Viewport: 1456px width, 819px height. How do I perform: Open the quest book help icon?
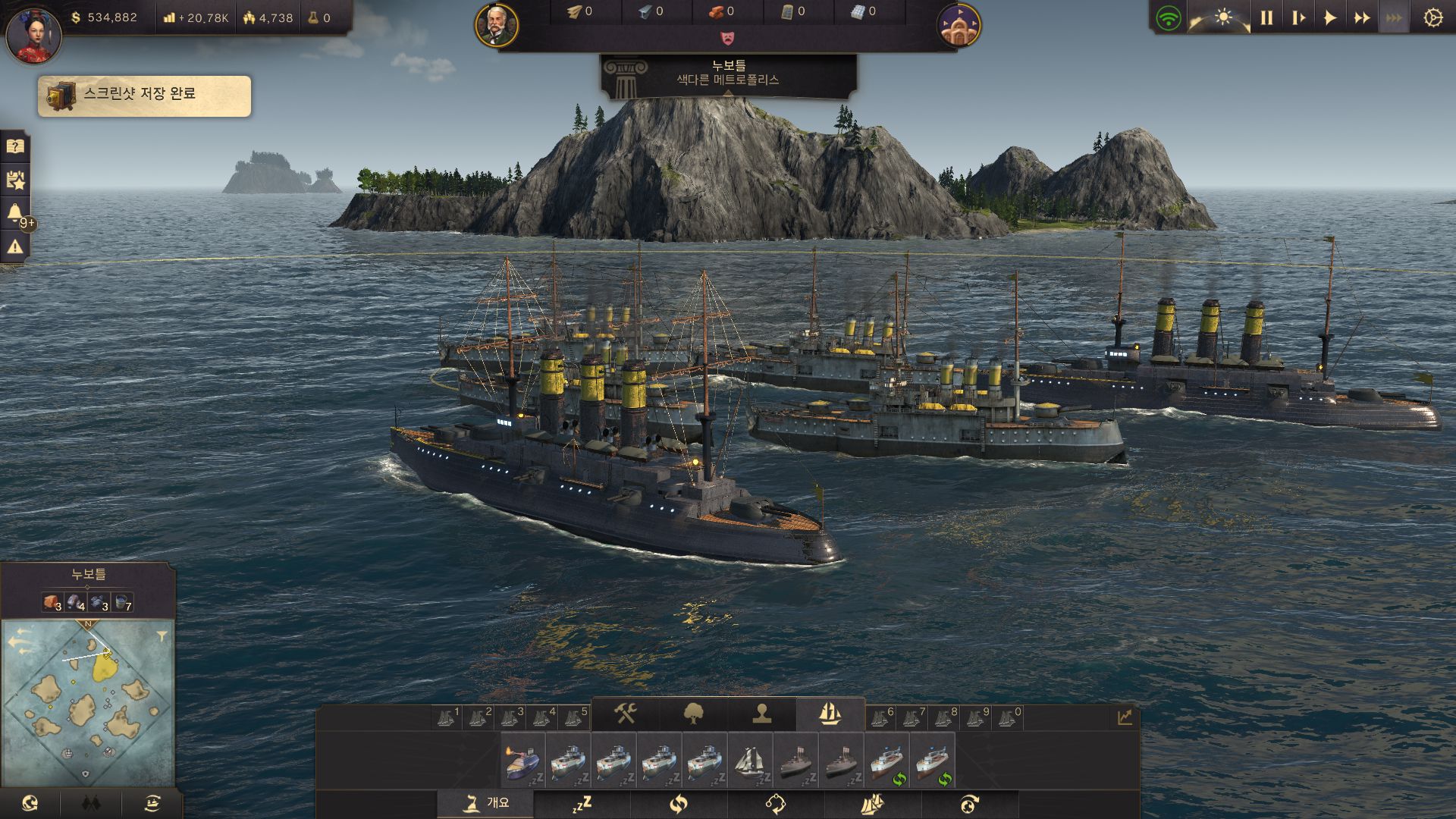tap(15, 146)
